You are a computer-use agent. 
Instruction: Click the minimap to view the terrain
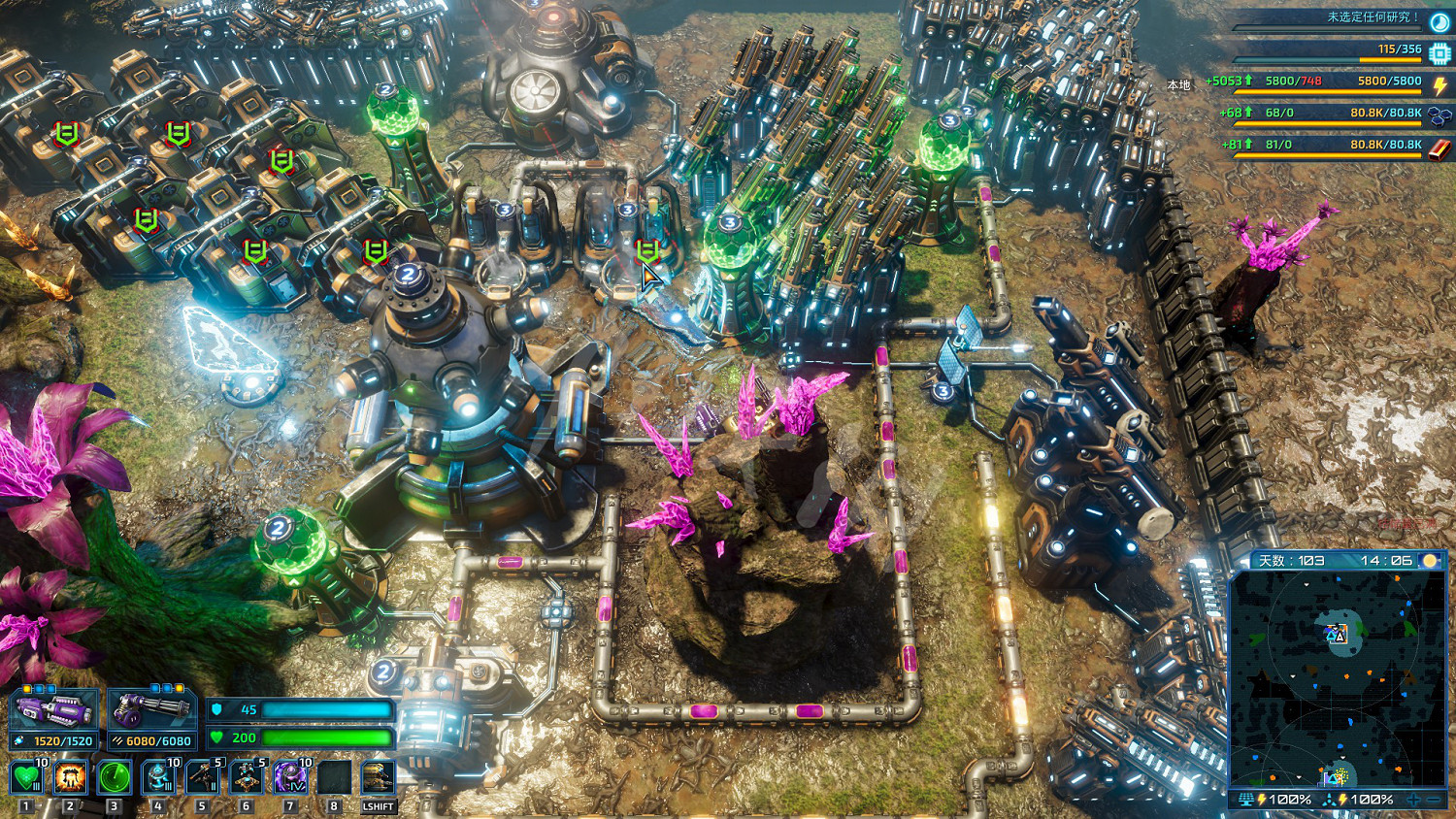point(1338,679)
